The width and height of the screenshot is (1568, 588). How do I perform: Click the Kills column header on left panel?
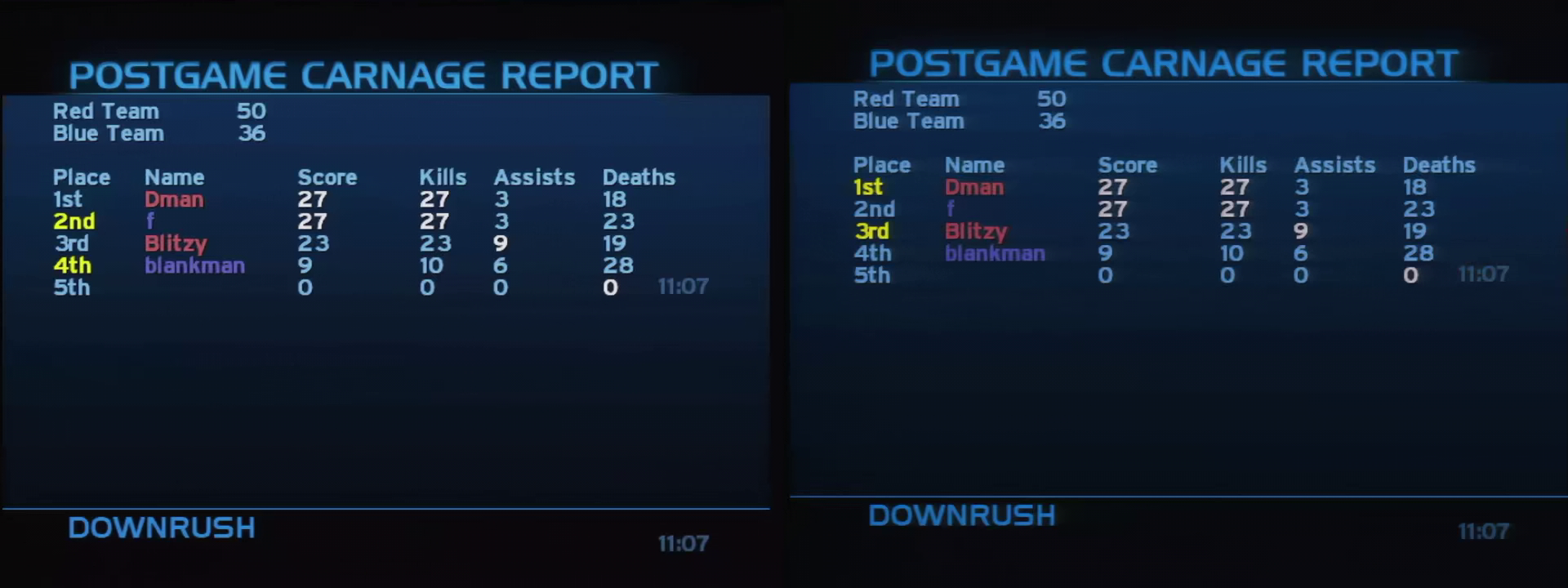click(x=442, y=177)
